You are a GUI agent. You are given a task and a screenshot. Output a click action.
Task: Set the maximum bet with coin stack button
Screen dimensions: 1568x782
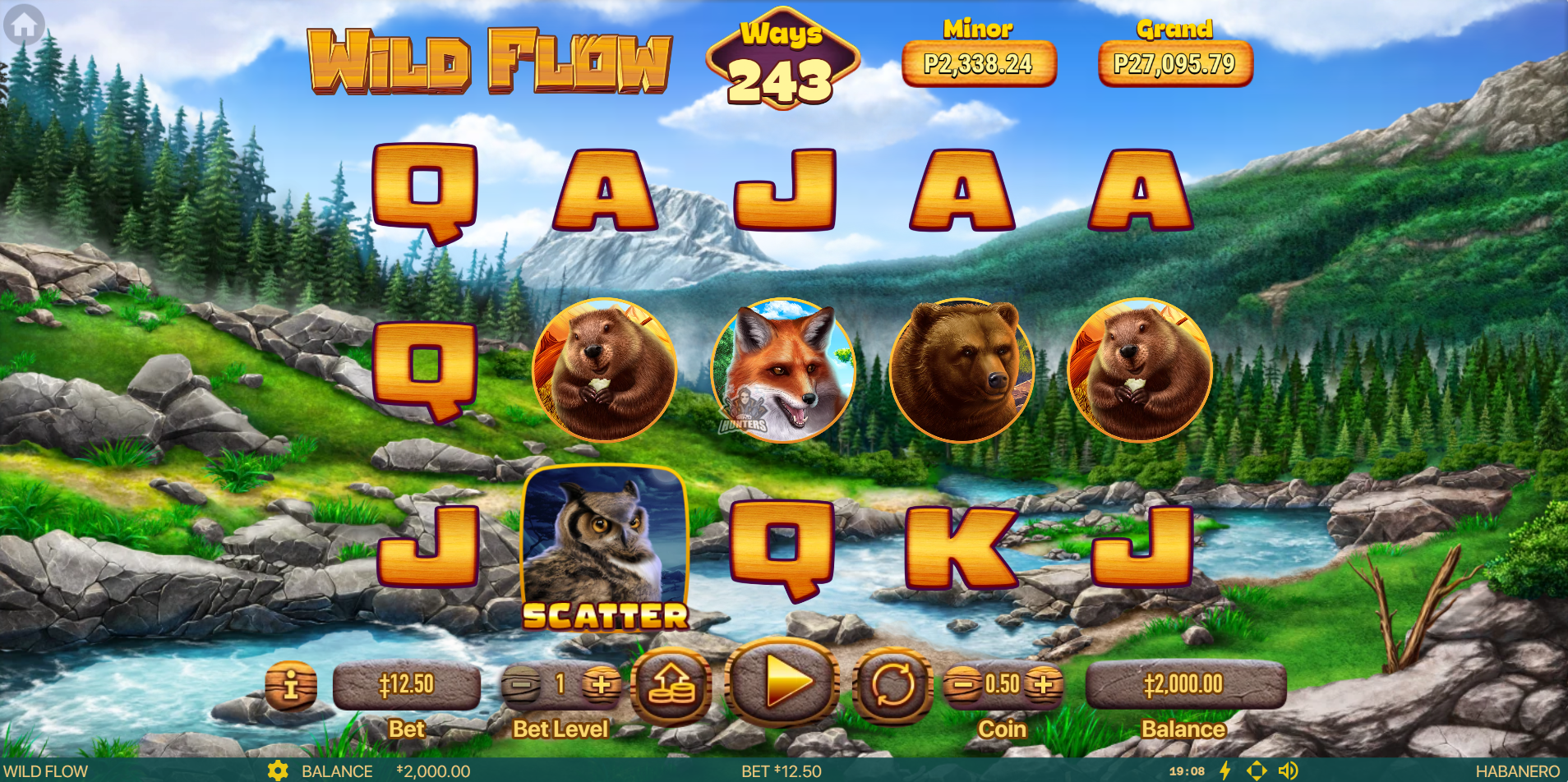click(x=671, y=684)
